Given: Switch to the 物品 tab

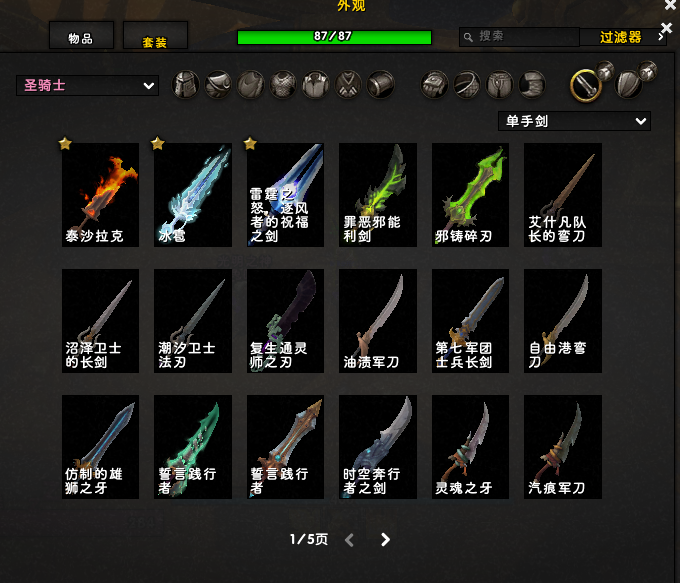Looking at the screenshot, I should point(81,37).
